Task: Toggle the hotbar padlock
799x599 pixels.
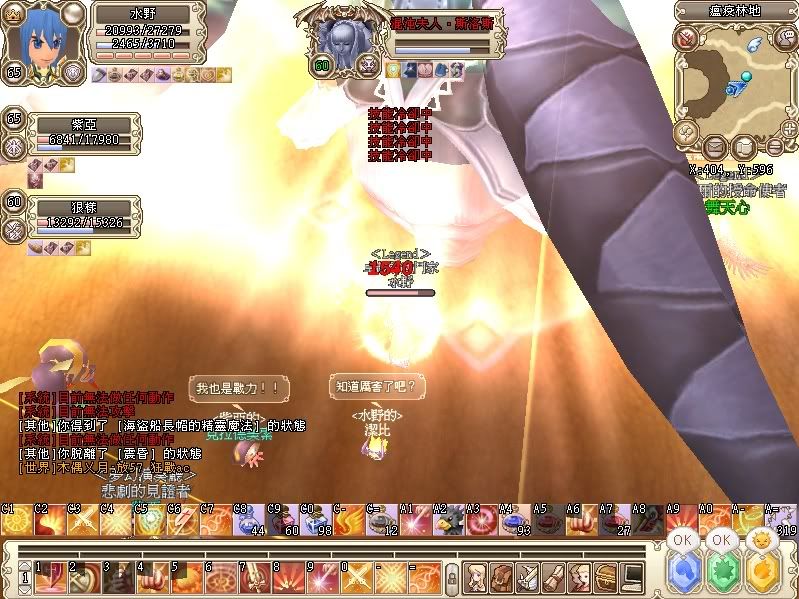Action: pos(452,578)
